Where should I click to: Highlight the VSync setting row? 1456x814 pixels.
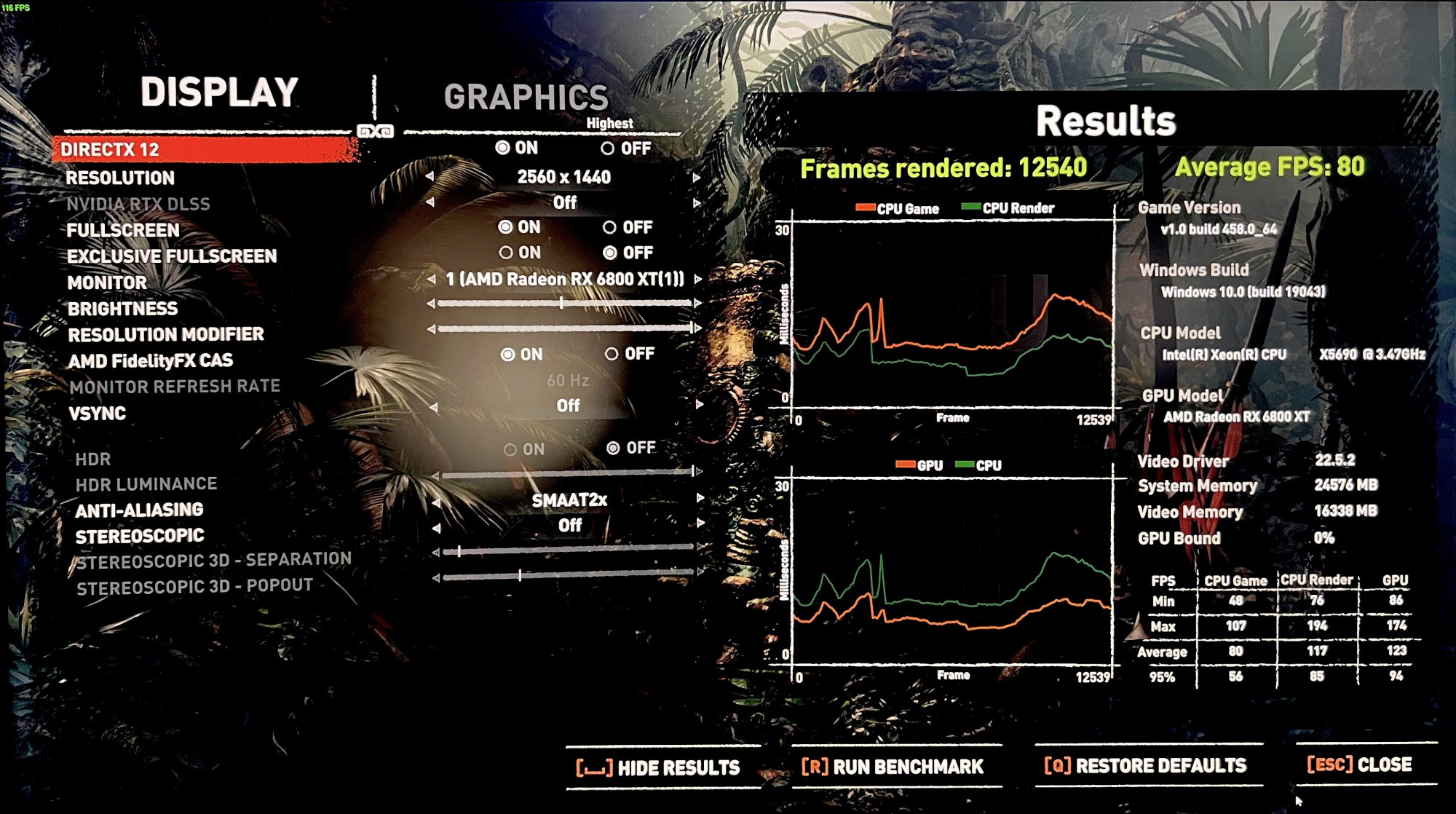[97, 414]
